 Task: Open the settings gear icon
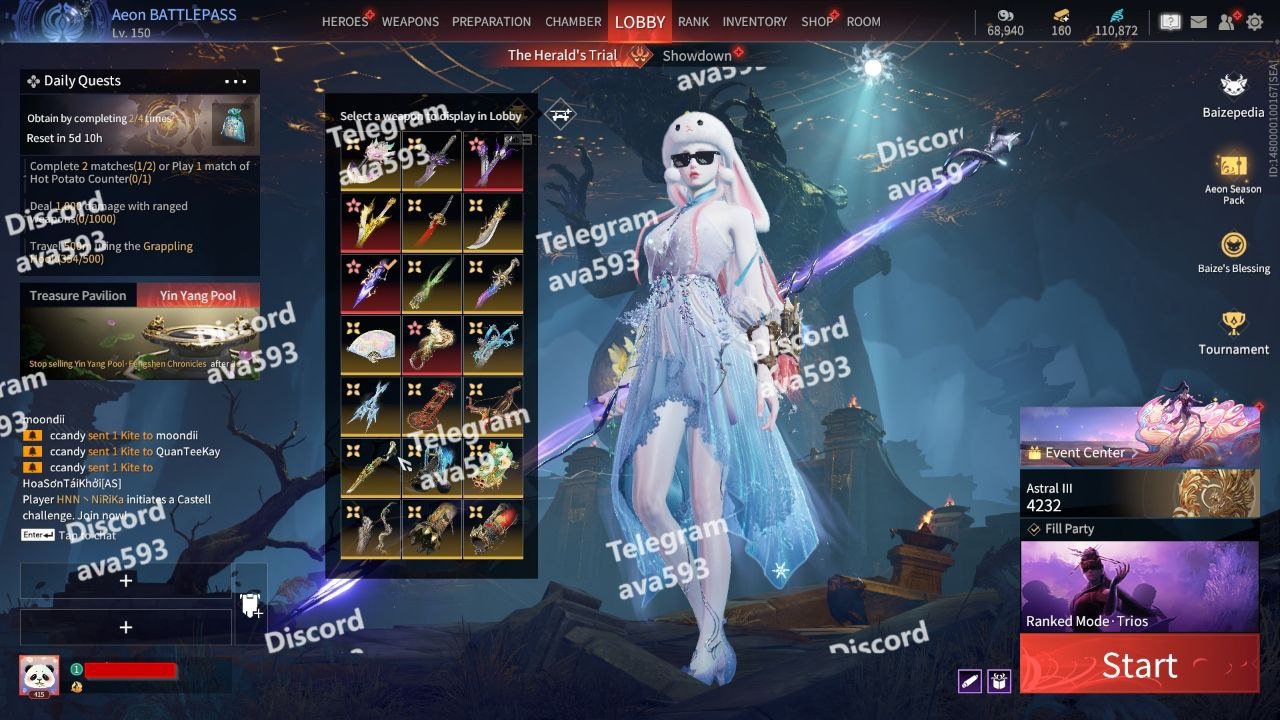coord(1254,21)
